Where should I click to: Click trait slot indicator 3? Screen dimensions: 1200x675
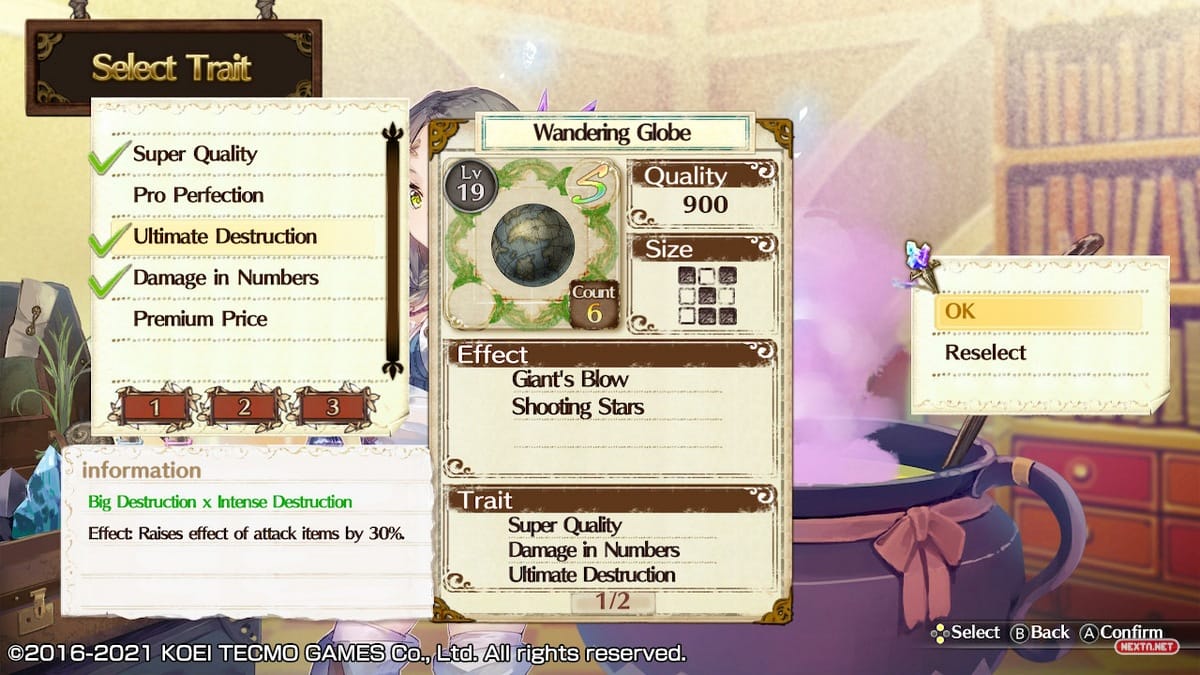(x=333, y=406)
